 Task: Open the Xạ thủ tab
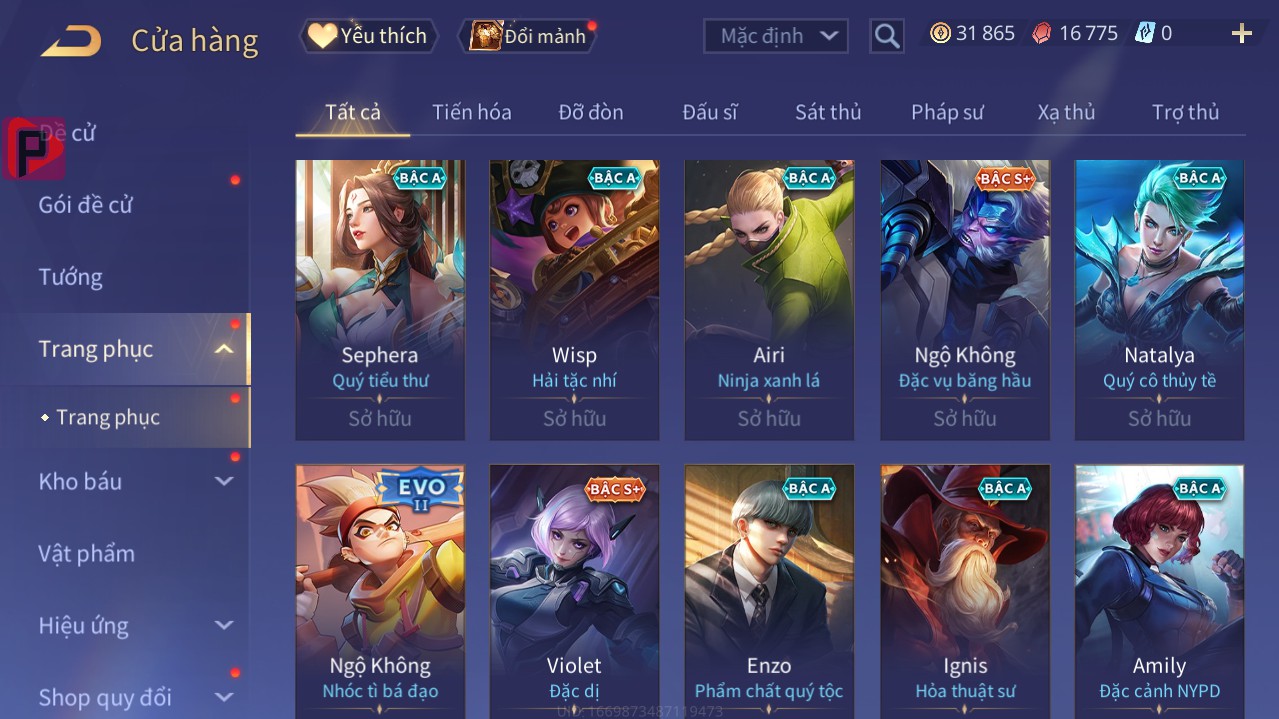coord(1066,112)
